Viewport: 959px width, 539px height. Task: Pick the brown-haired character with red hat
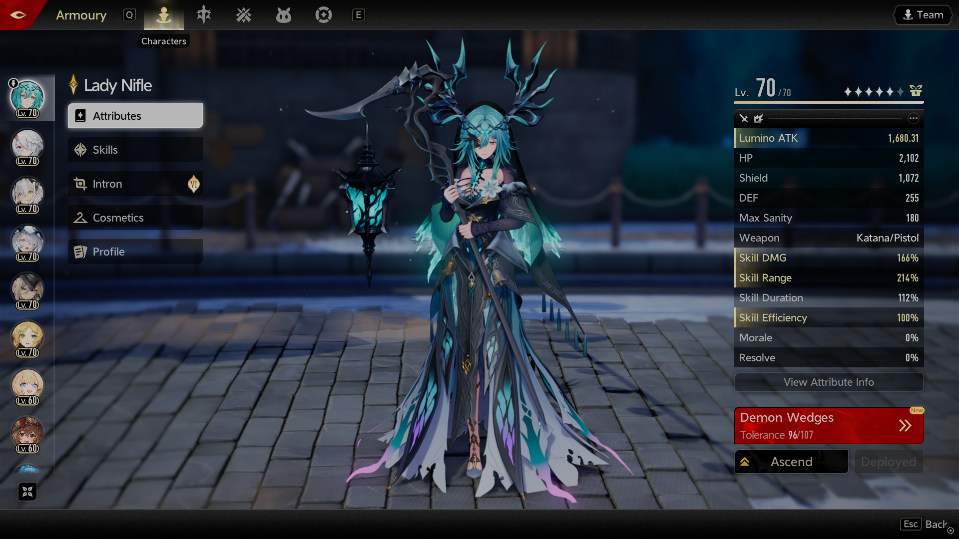pyautogui.click(x=27, y=433)
